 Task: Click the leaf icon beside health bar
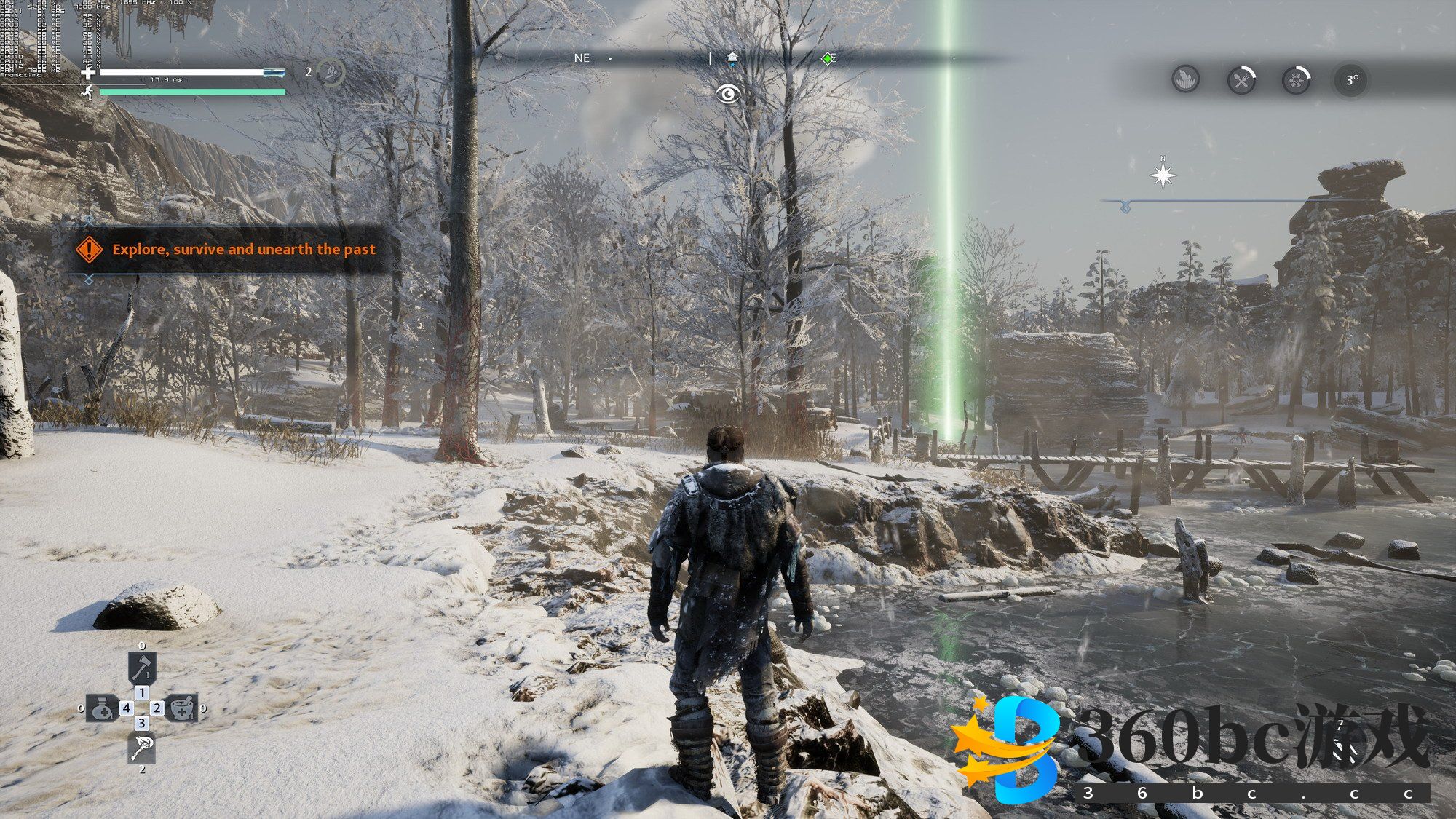coord(333,72)
